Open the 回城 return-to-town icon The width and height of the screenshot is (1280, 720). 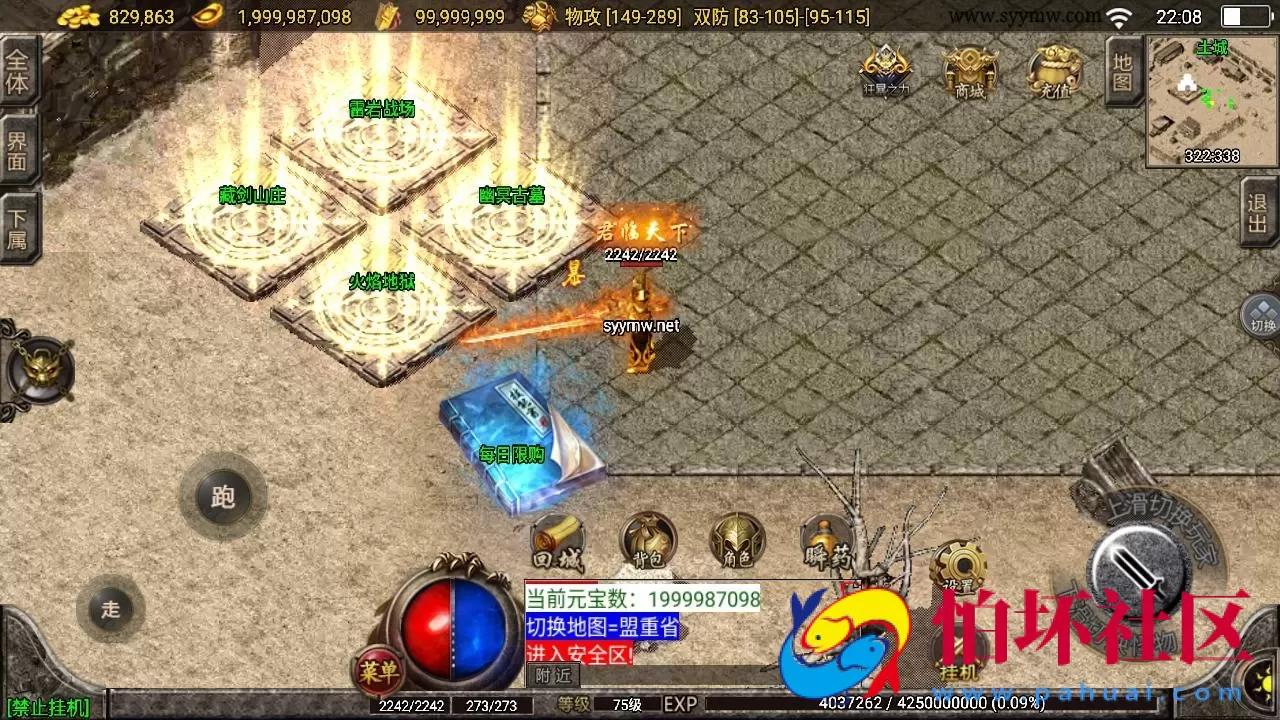pyautogui.click(x=558, y=543)
